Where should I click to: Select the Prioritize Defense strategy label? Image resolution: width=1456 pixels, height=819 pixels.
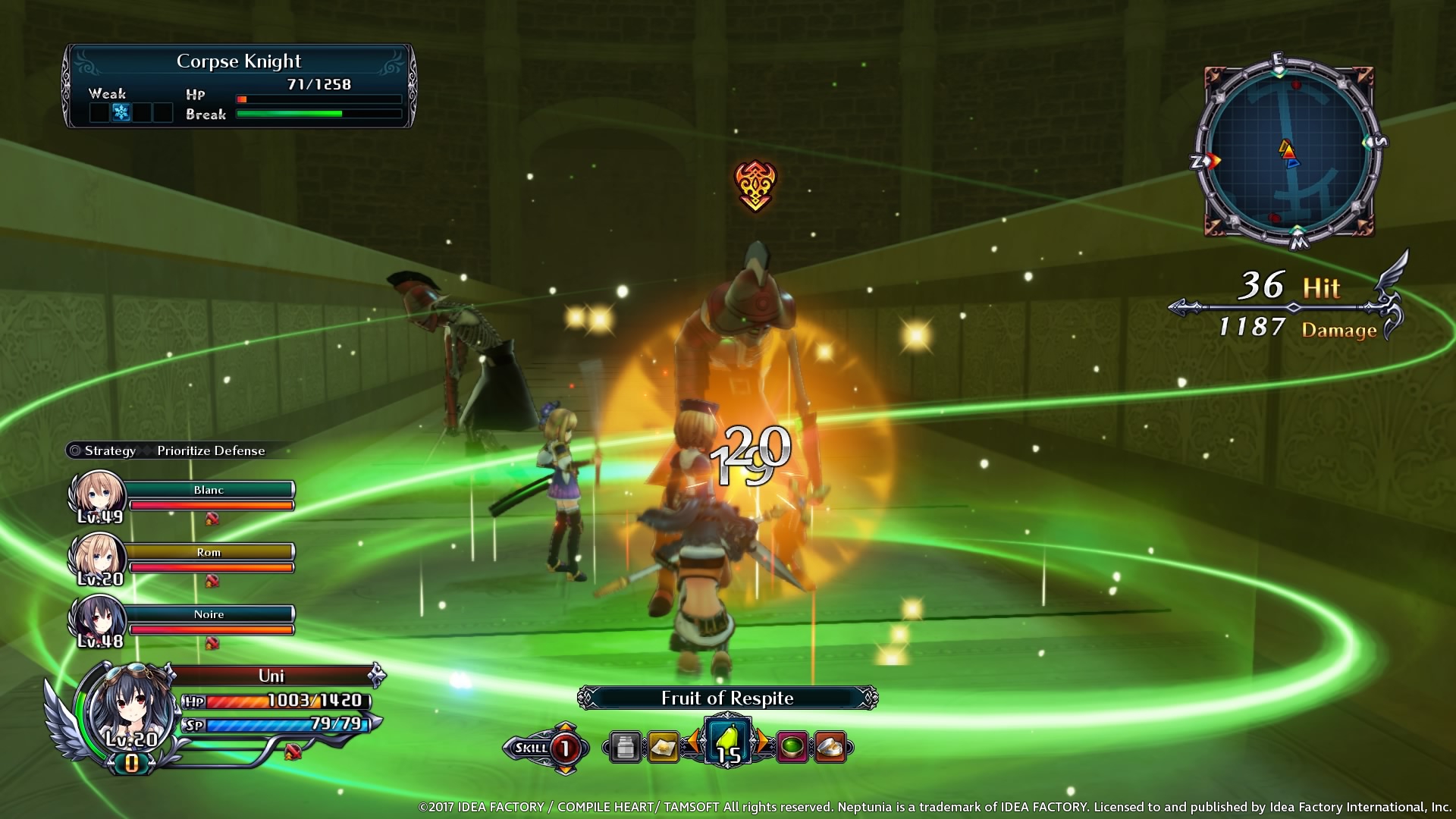pyautogui.click(x=209, y=450)
